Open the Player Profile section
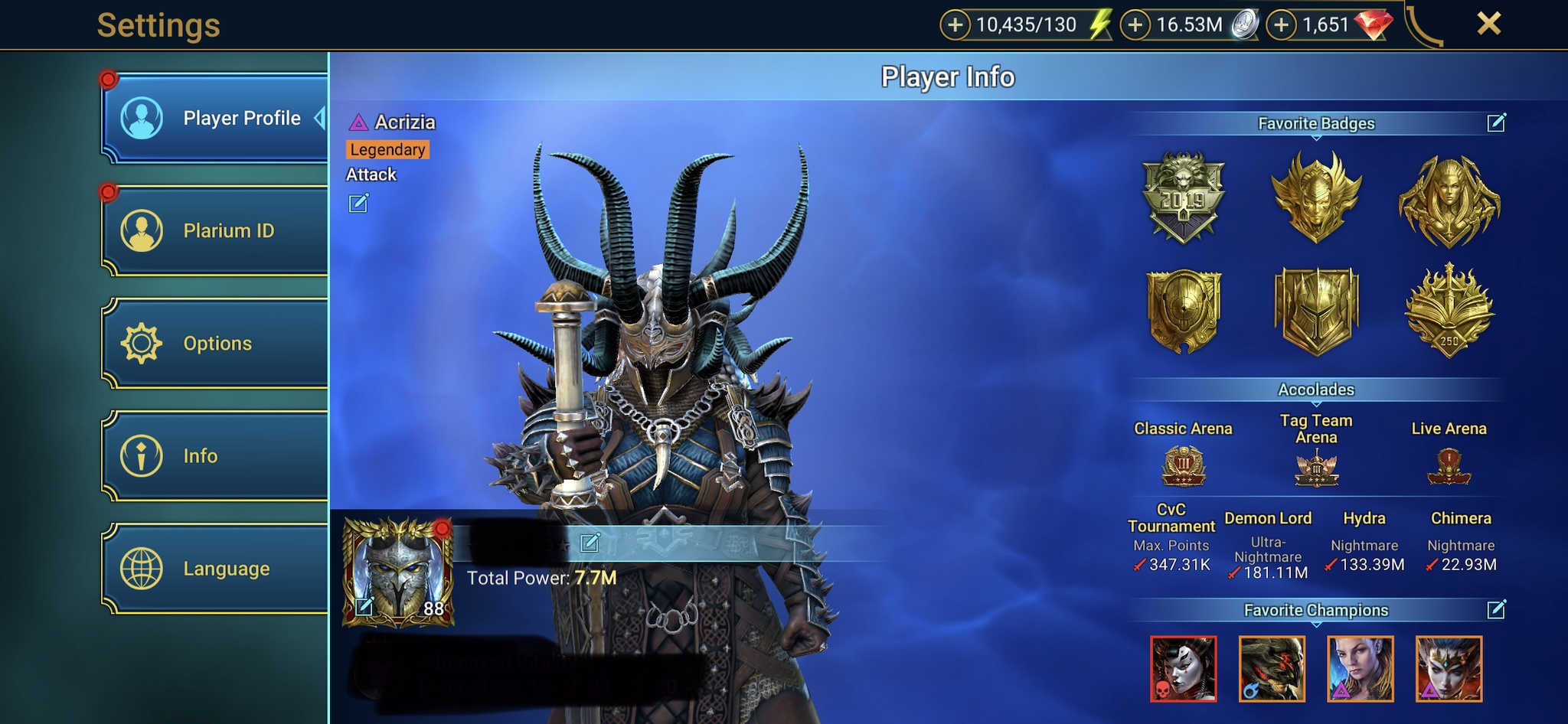Image resolution: width=1568 pixels, height=724 pixels. tap(214, 119)
